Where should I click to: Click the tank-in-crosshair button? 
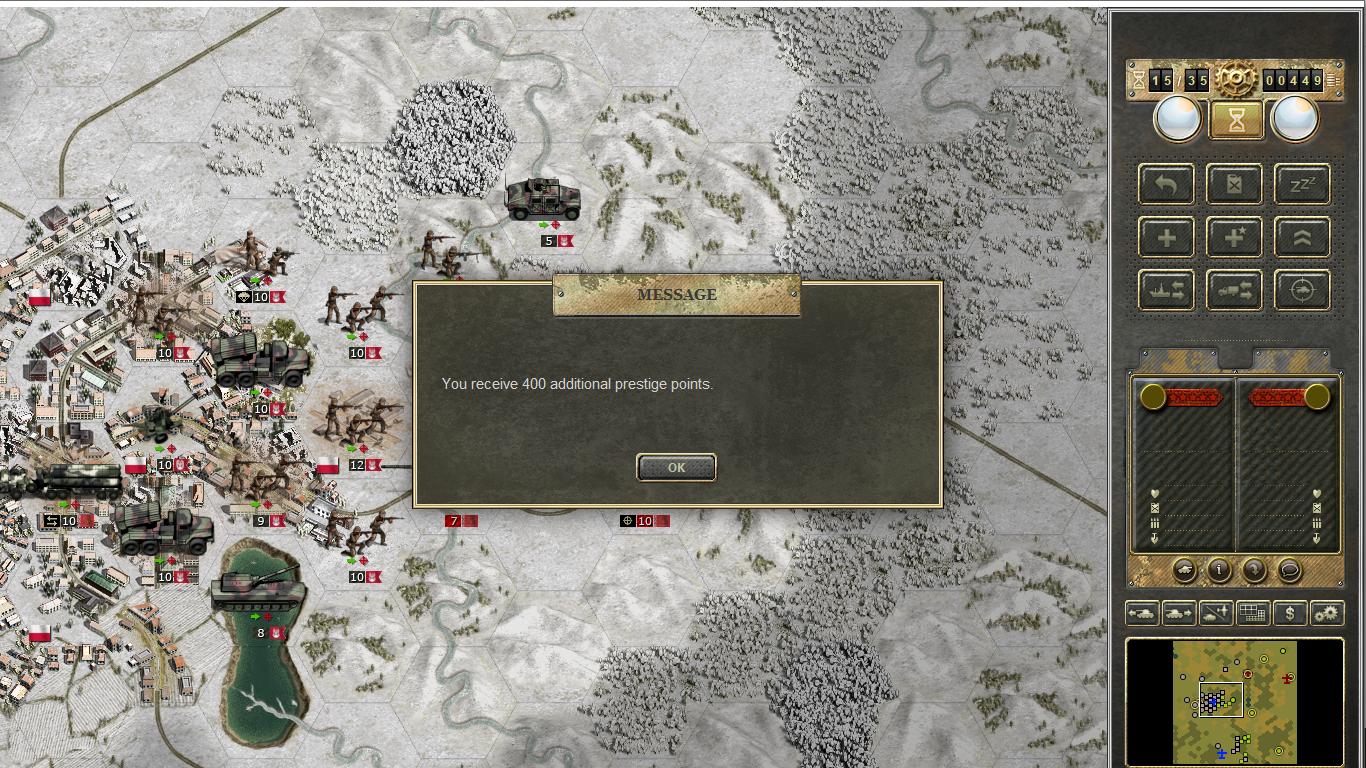click(x=1302, y=290)
